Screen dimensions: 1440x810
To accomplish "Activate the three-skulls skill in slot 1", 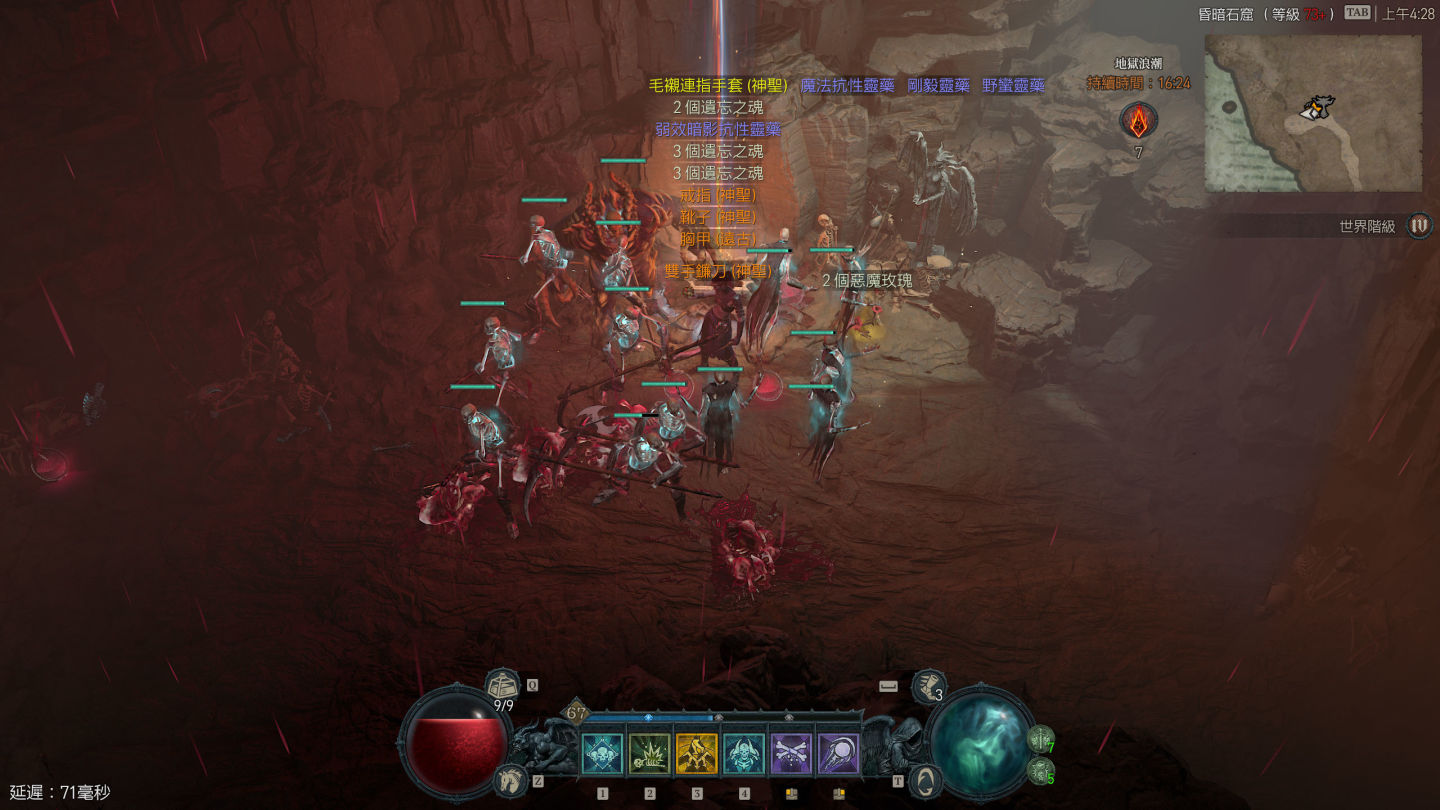I will (x=602, y=754).
